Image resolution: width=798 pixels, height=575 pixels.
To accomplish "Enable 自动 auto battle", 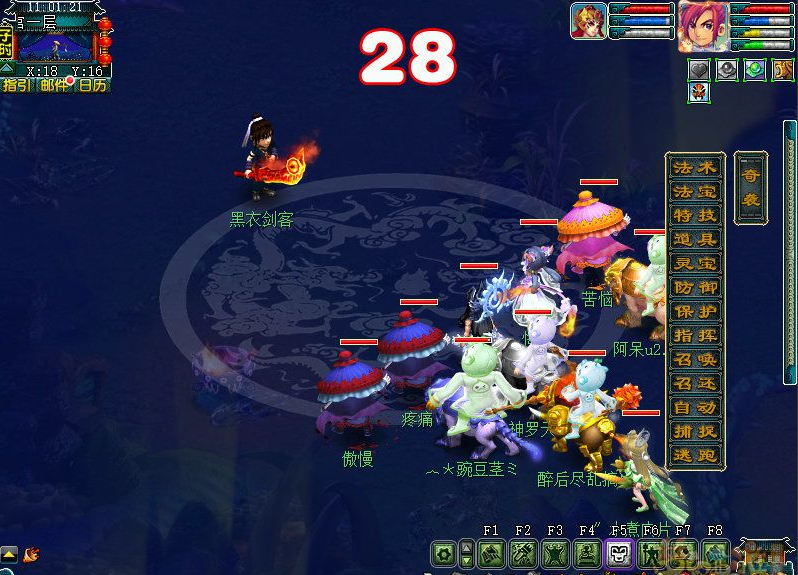I will tap(695, 408).
